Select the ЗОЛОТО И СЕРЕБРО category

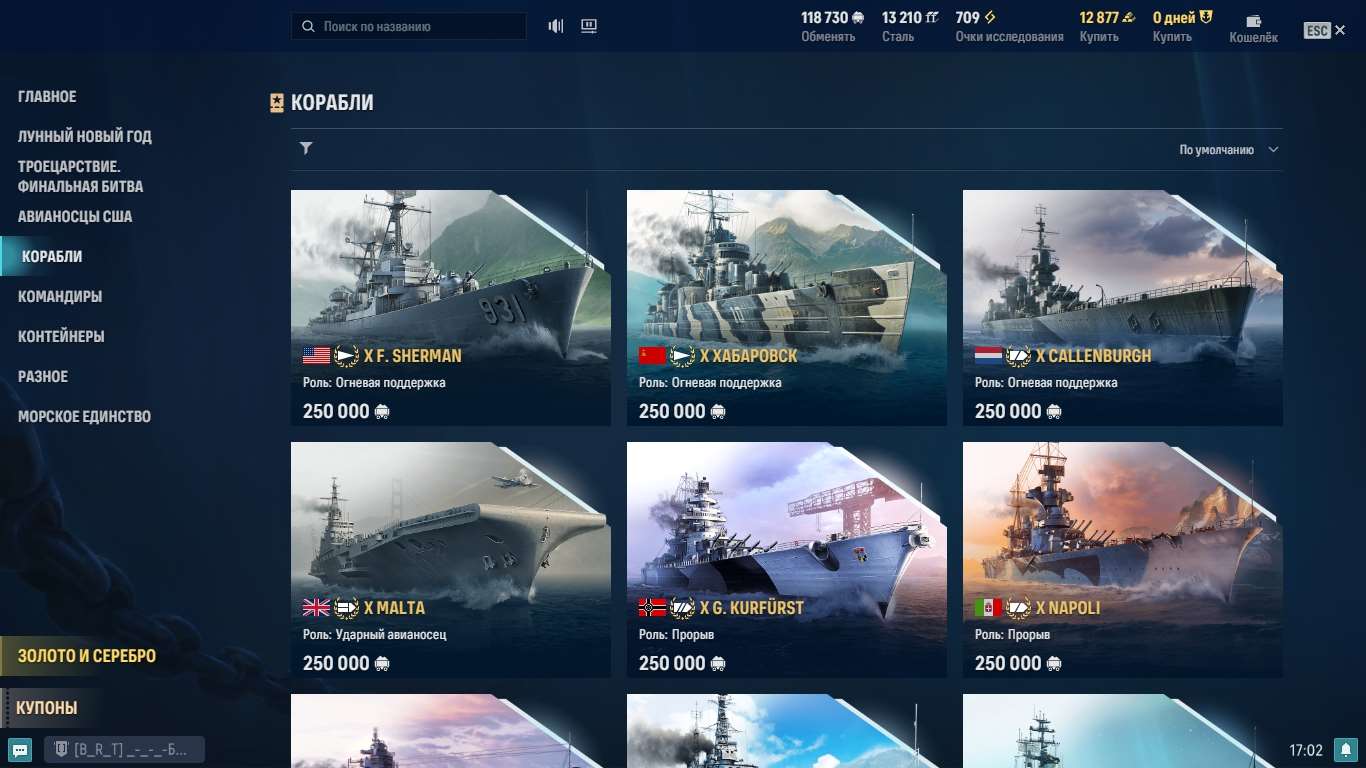tap(85, 657)
